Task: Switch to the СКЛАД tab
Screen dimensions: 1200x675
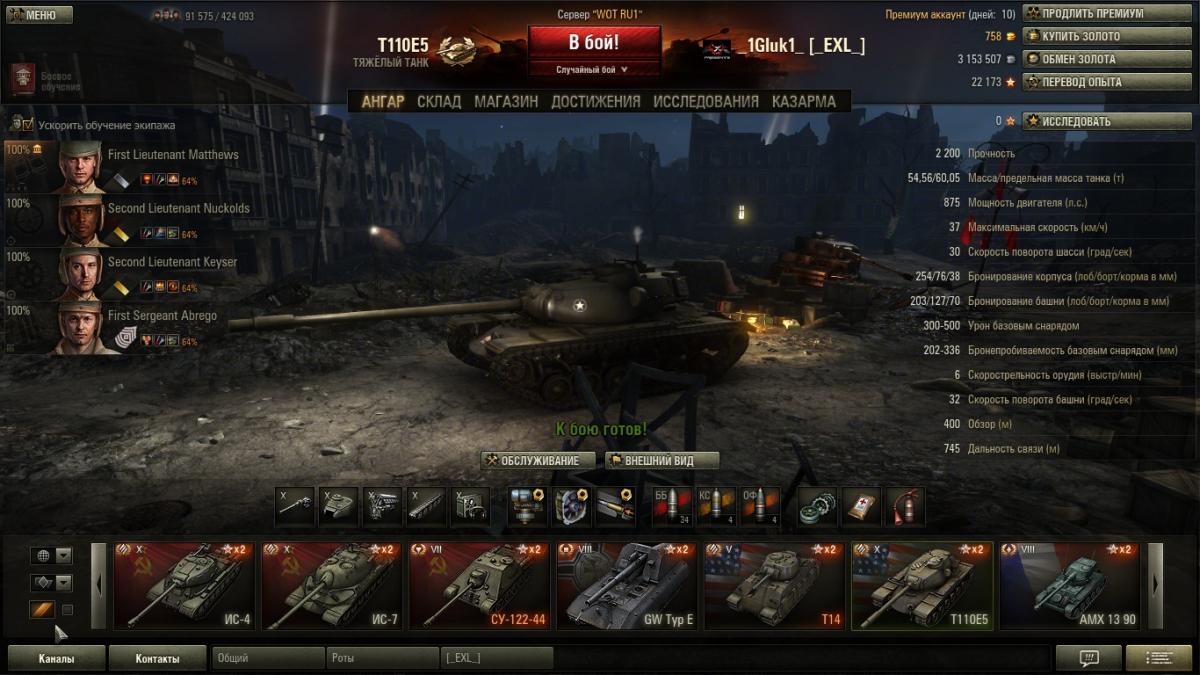Action: [439, 101]
